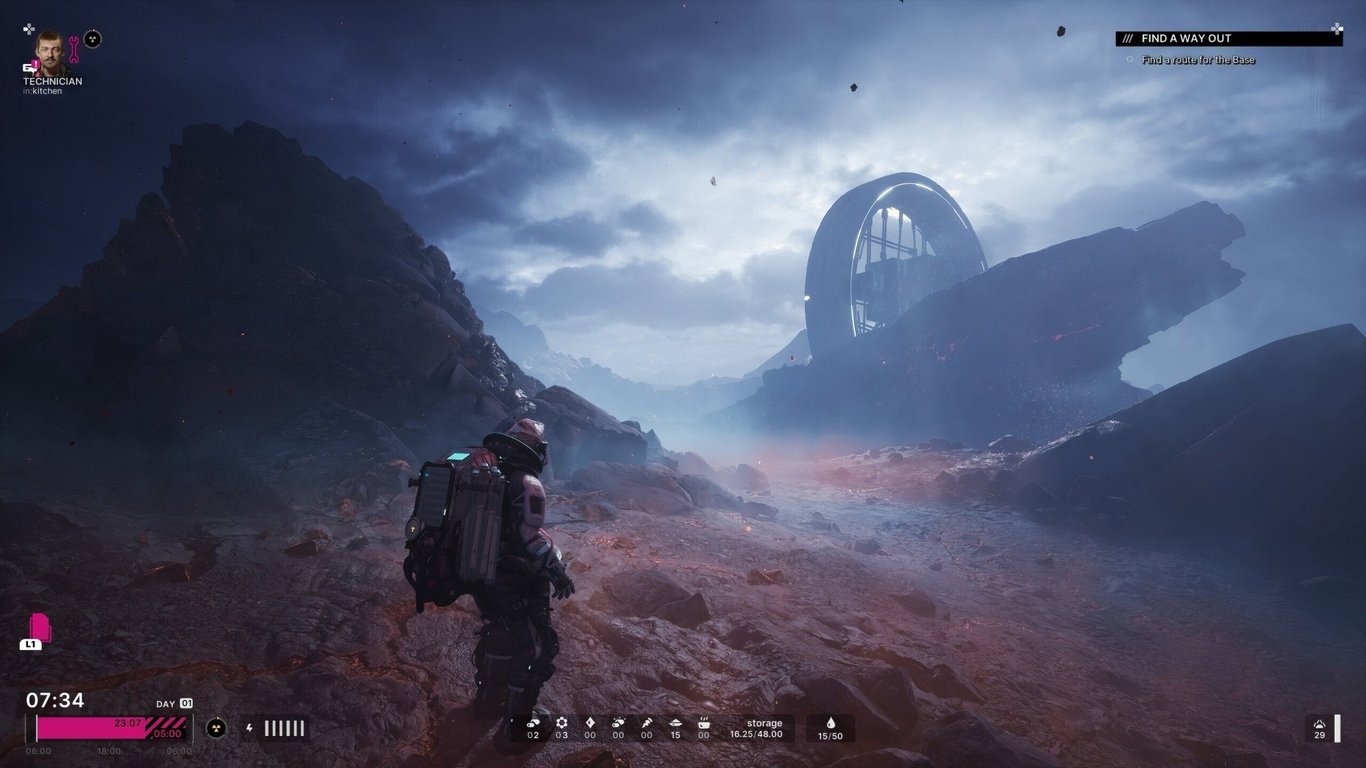Click the cooked meal resource icon
The width and height of the screenshot is (1366, 768).
coord(703,721)
